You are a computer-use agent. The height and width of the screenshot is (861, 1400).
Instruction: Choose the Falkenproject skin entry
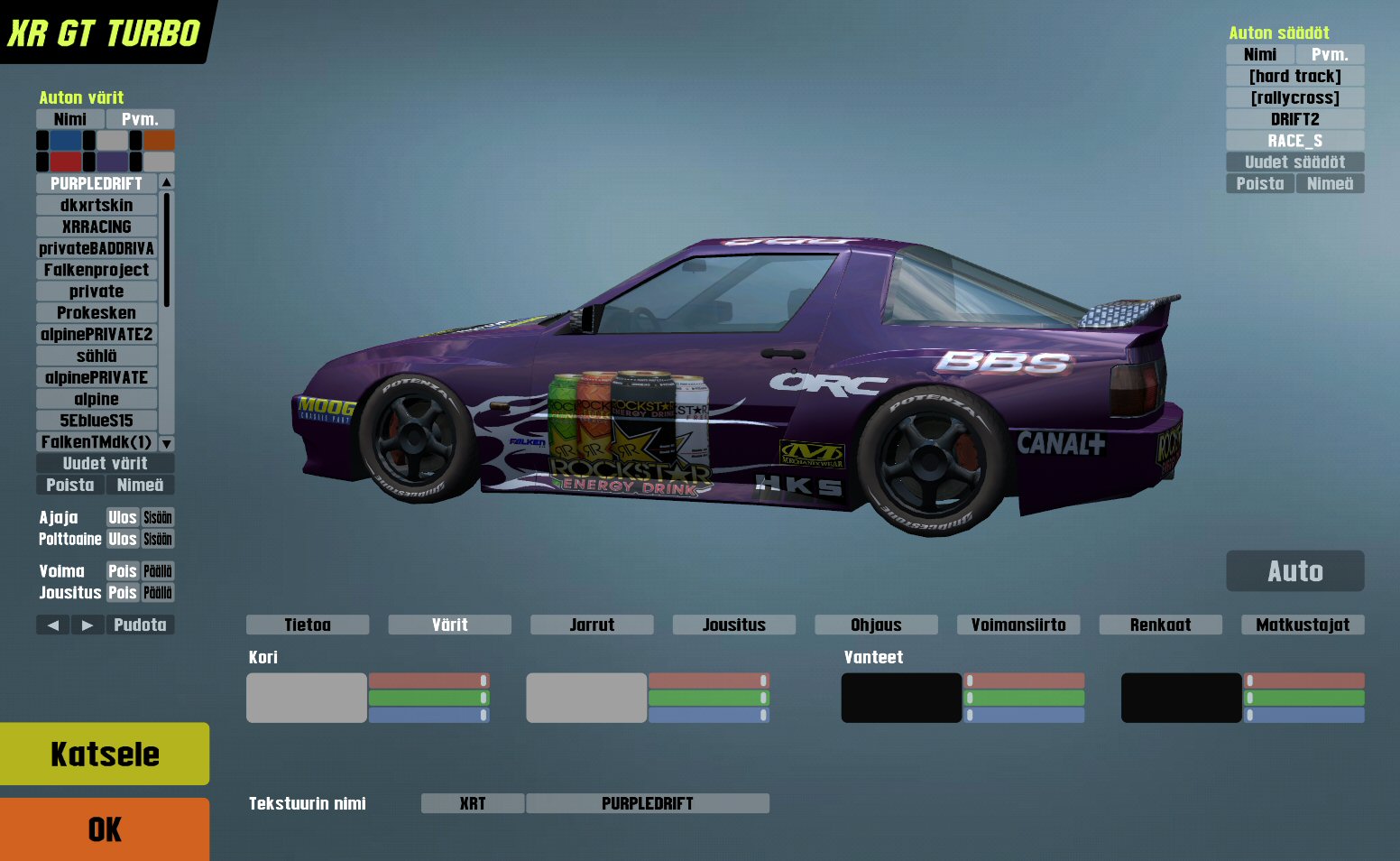pos(97,270)
